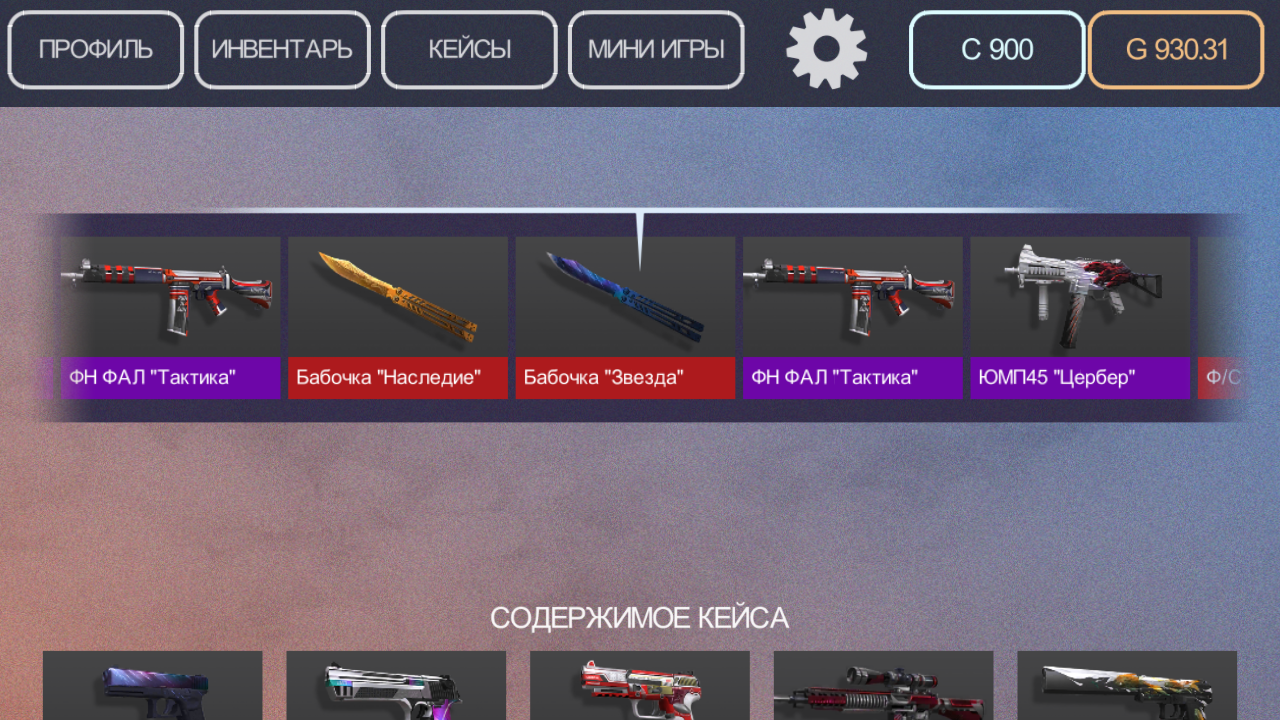Select the ЮМП45 "Цербер" weapon icon
1280x720 pixels.
[x=1080, y=297]
